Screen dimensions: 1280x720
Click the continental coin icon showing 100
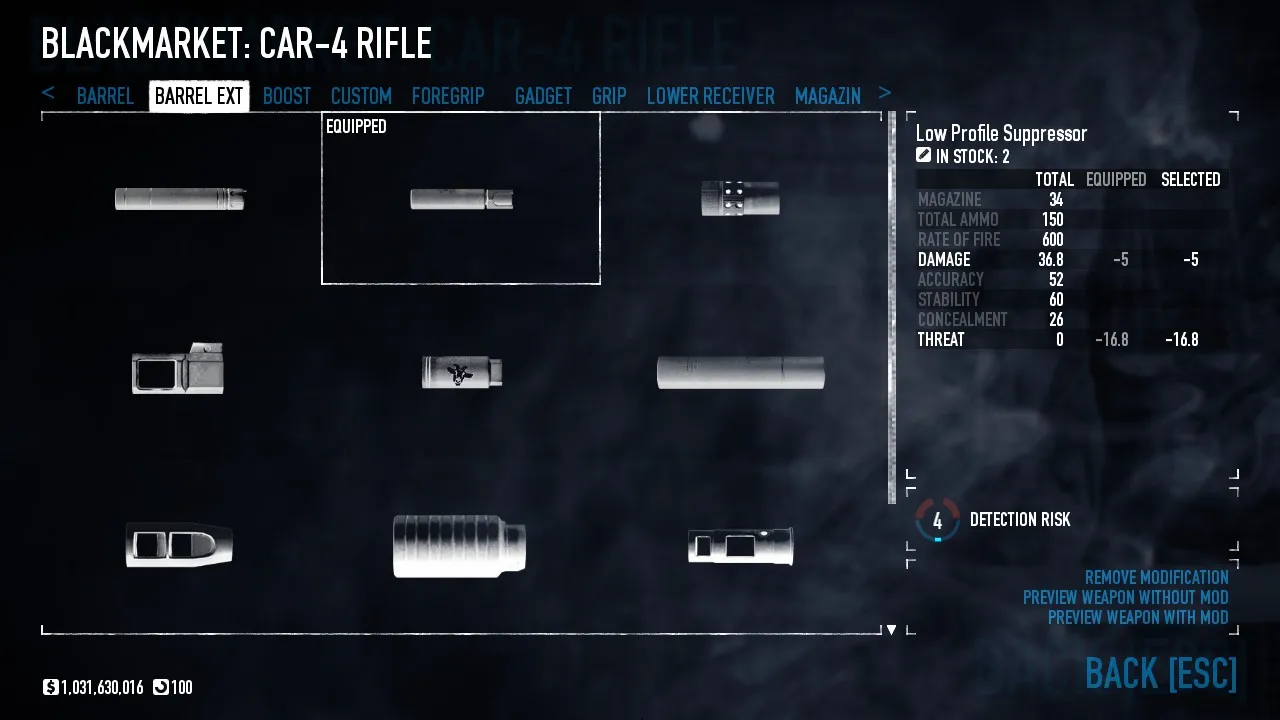tap(160, 687)
